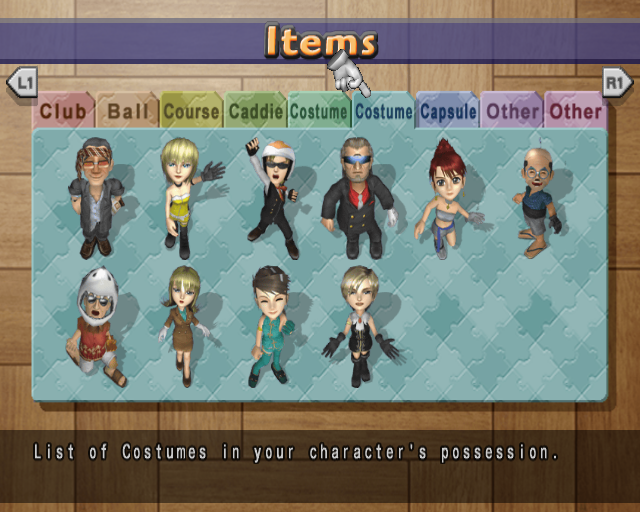Open the purple Other tab
The image size is (640, 512).
click(x=511, y=111)
